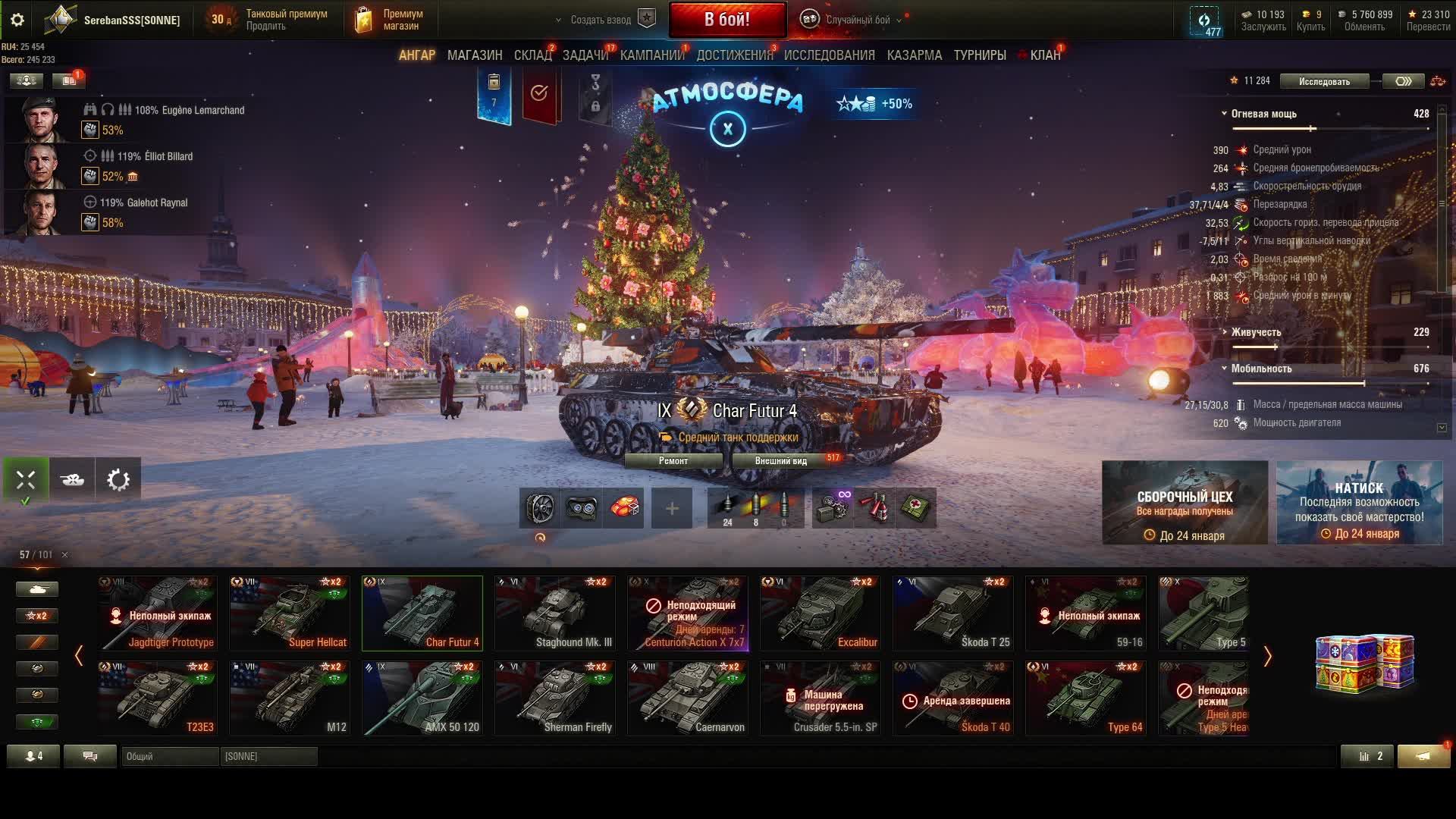Click the Исследовать research button
Screen dimensions: 1456x819
[x=1324, y=81]
